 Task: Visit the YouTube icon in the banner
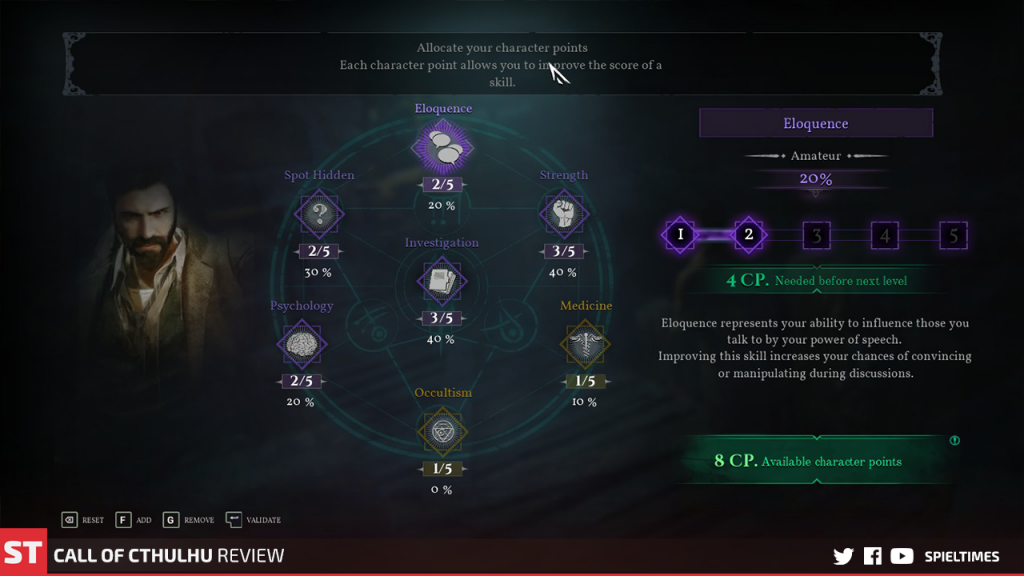pyautogui.click(x=901, y=556)
